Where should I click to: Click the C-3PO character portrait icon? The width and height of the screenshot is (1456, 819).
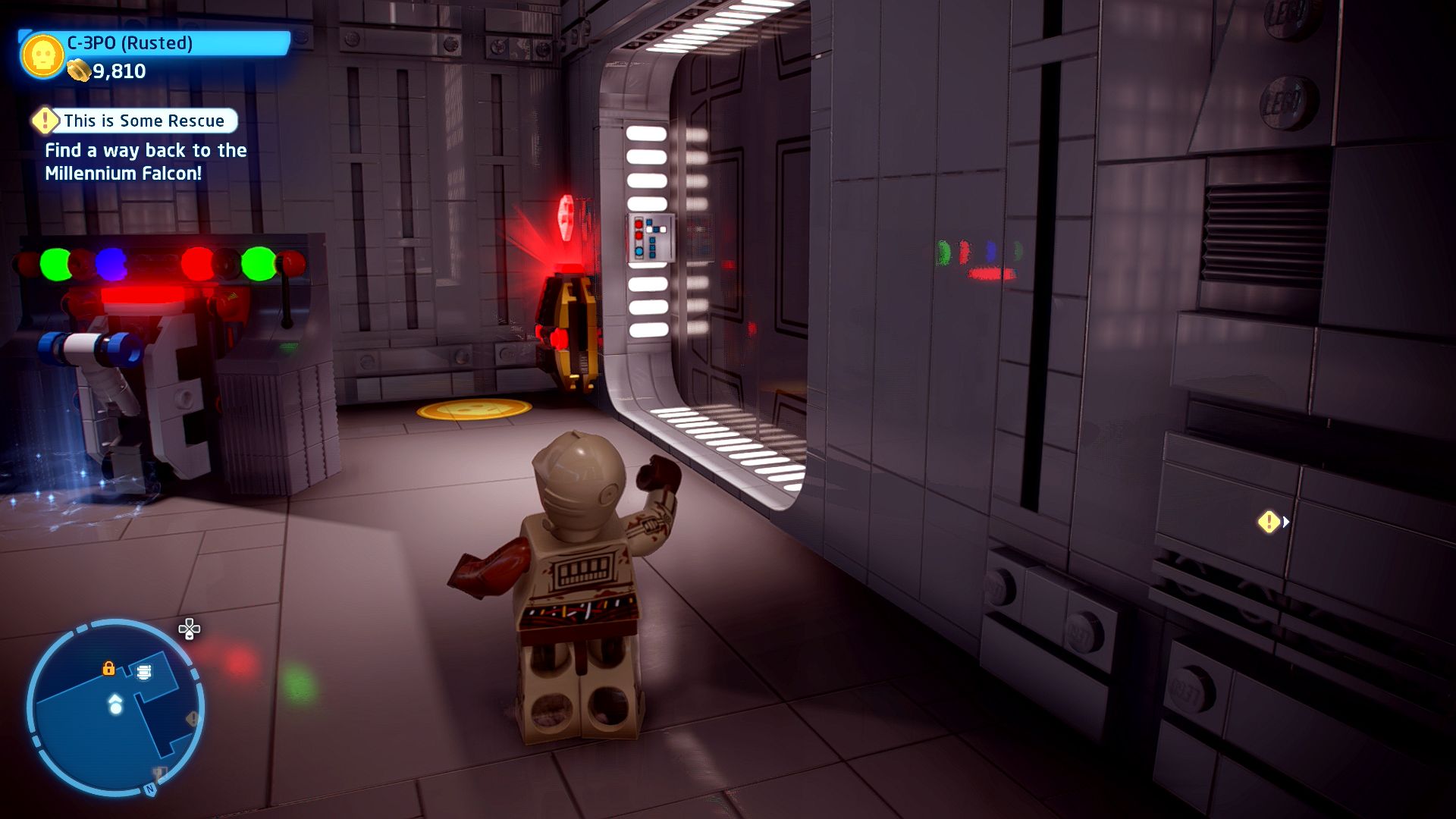click(x=42, y=55)
